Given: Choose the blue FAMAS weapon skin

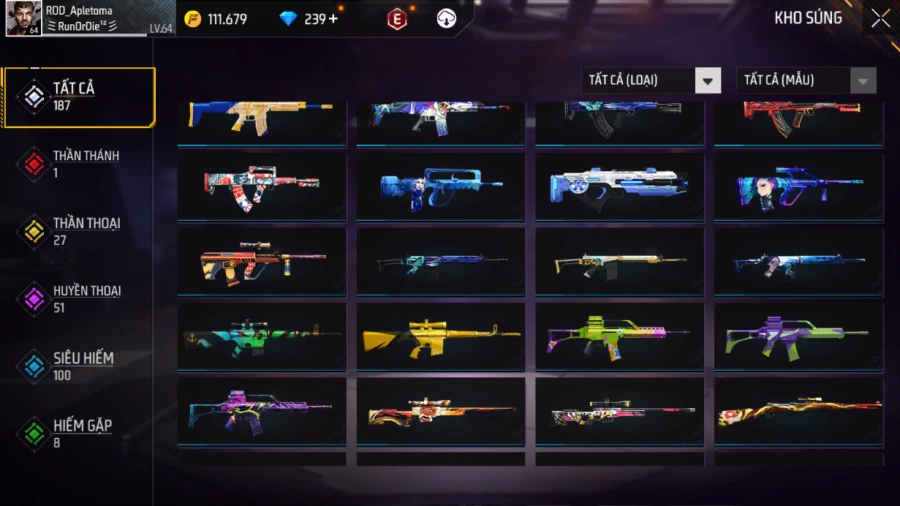Looking at the screenshot, I should (440, 187).
